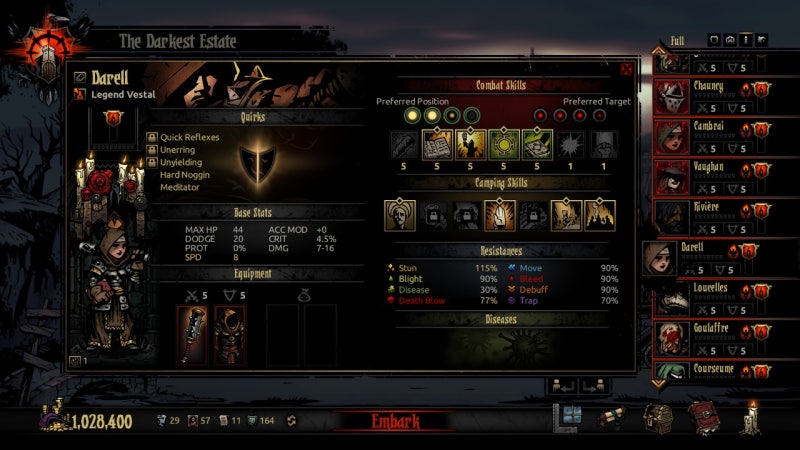Click the equipped hooded robe armor slot
Viewport: 800px width, 450px height.
pyautogui.click(x=230, y=334)
